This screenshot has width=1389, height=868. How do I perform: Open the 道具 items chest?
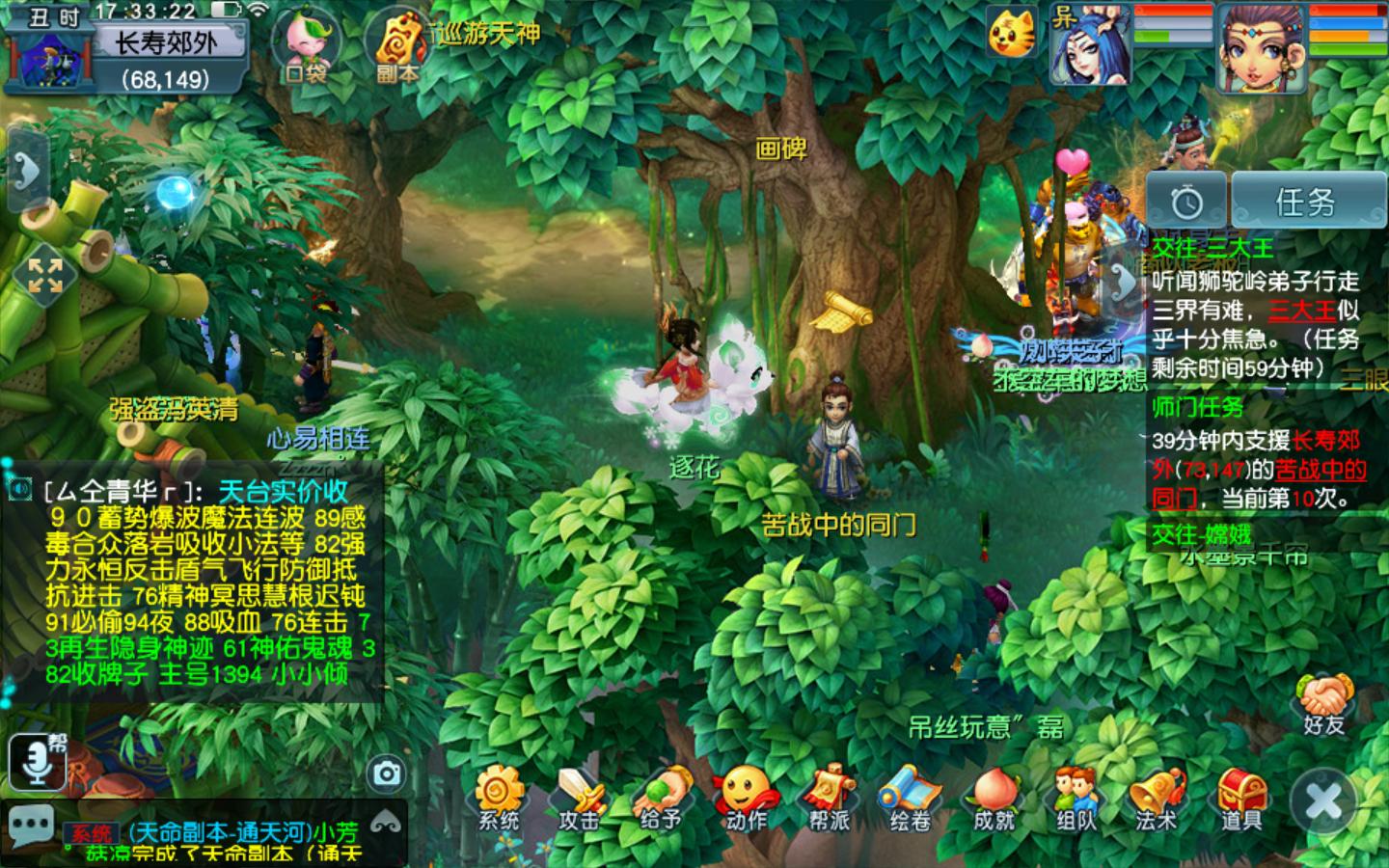click(1240, 798)
